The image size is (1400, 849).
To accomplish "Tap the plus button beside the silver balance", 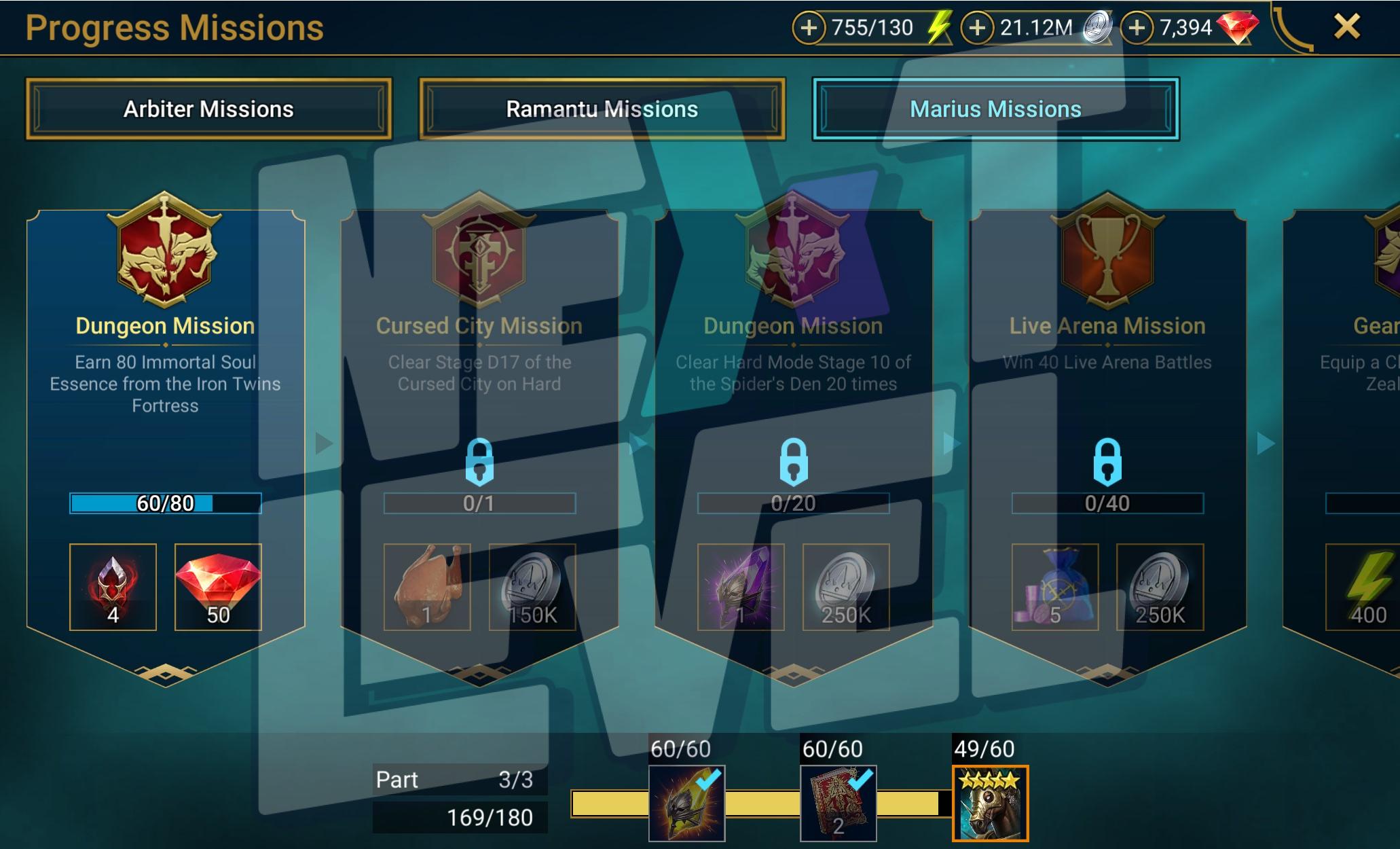I will pyautogui.click(x=977, y=28).
